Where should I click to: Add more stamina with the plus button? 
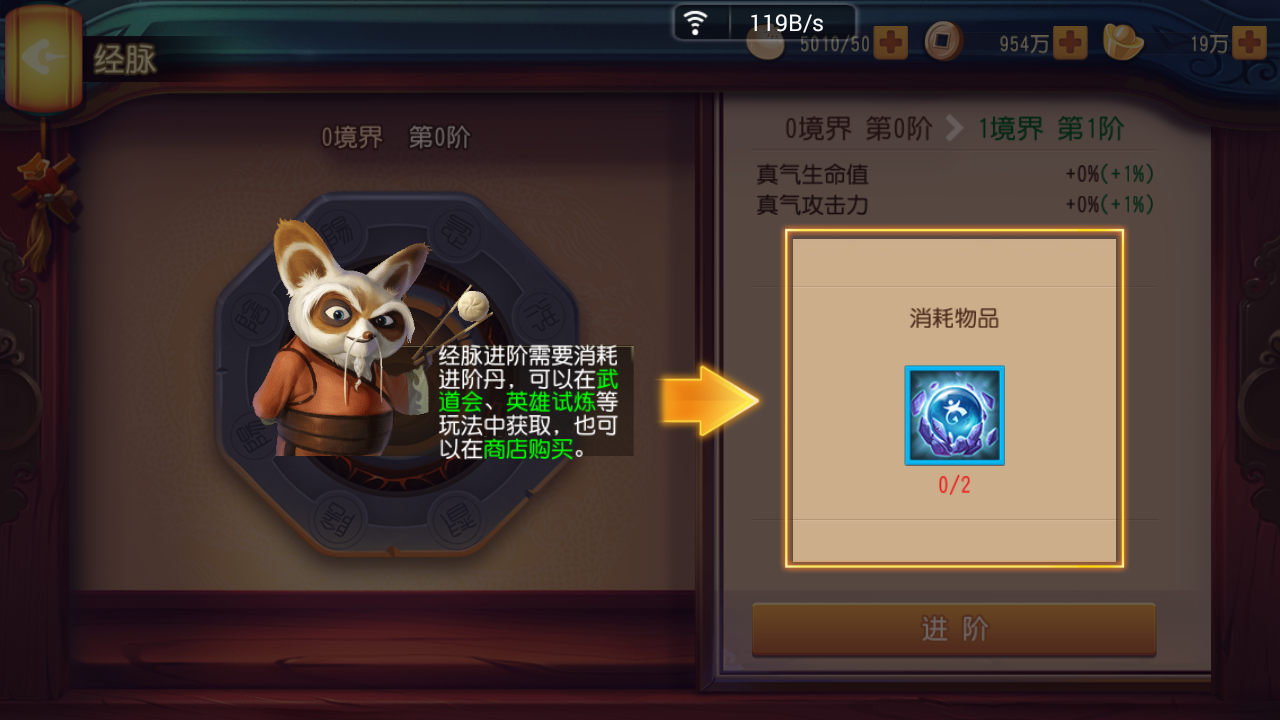(x=890, y=43)
